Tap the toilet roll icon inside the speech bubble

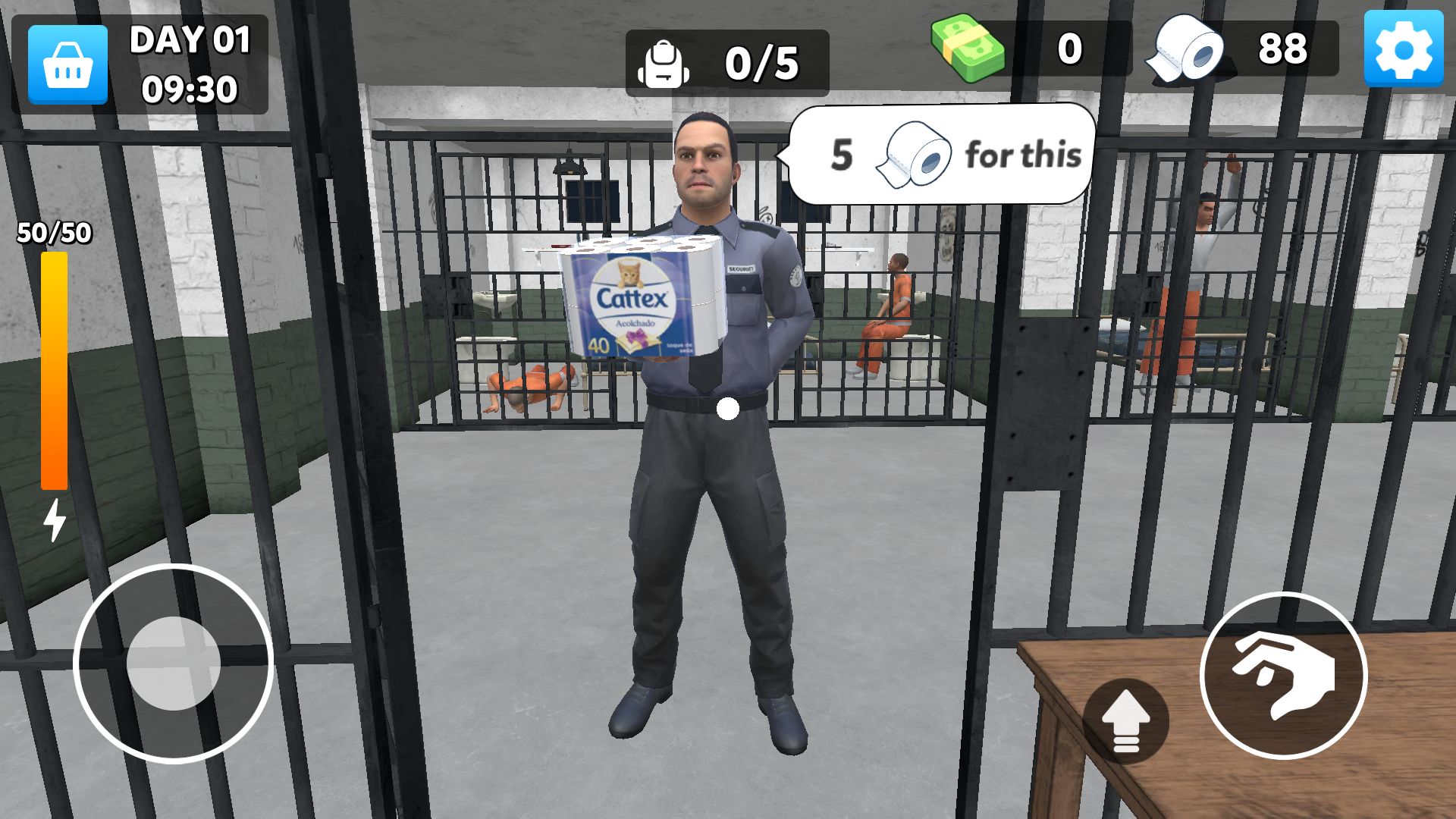917,153
